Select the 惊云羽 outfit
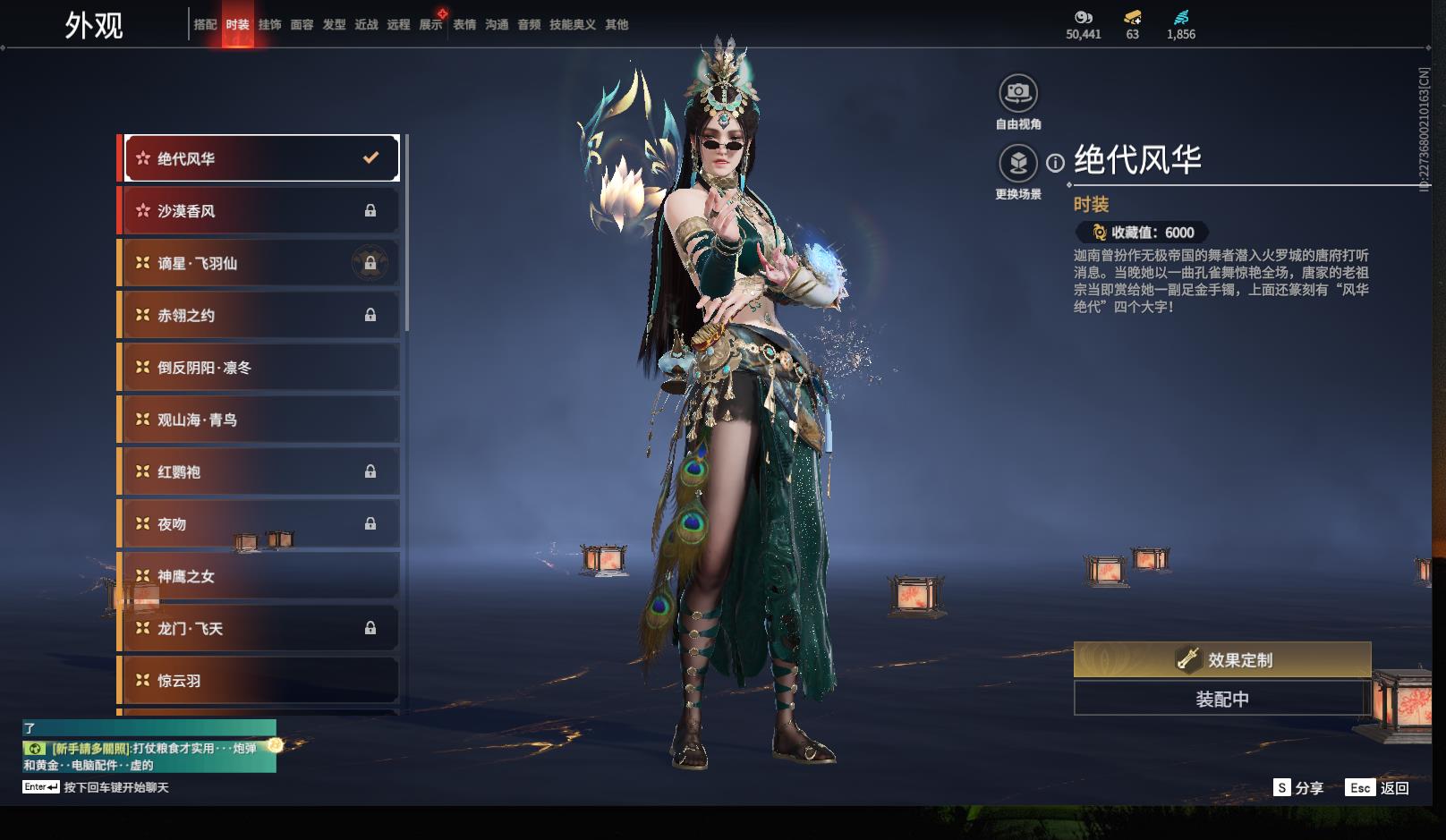 coord(260,681)
